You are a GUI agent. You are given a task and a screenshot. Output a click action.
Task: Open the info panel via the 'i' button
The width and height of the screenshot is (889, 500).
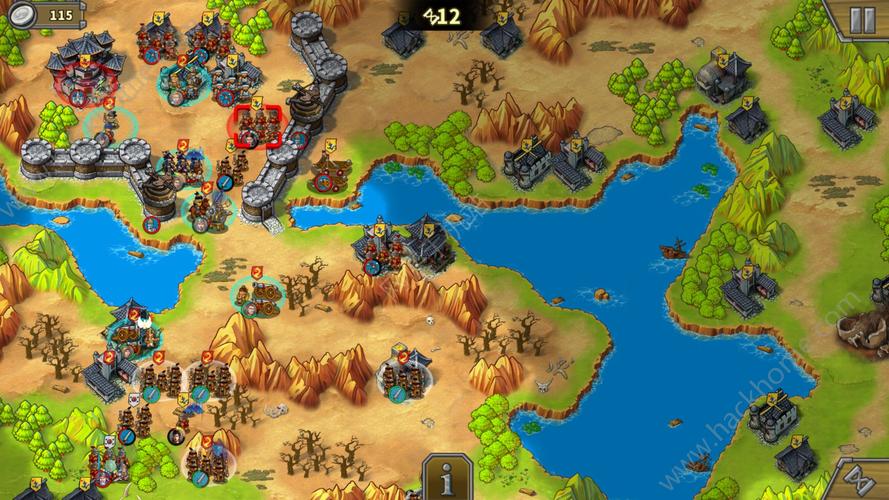click(446, 477)
